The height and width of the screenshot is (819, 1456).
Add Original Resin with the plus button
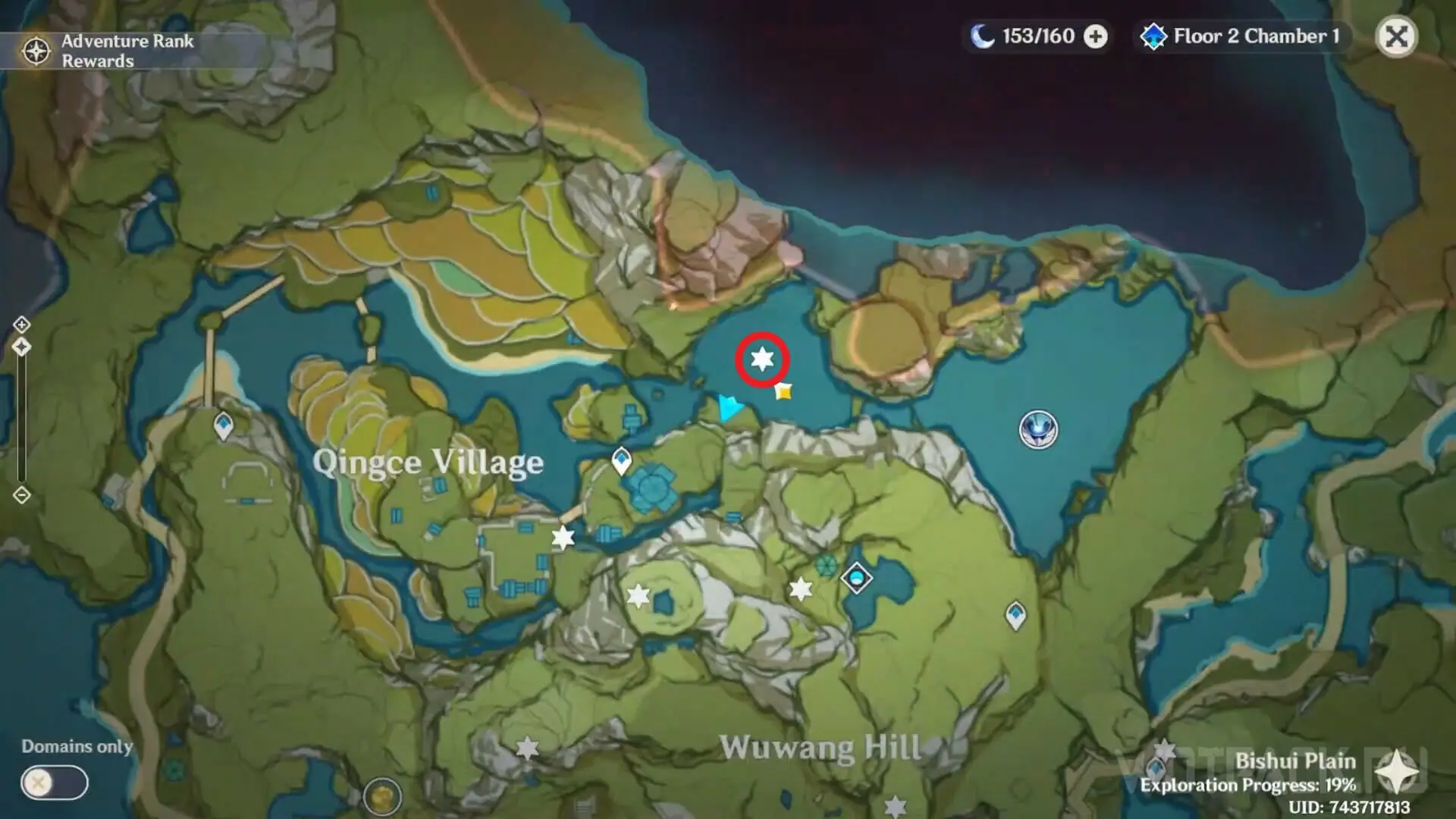(1095, 36)
